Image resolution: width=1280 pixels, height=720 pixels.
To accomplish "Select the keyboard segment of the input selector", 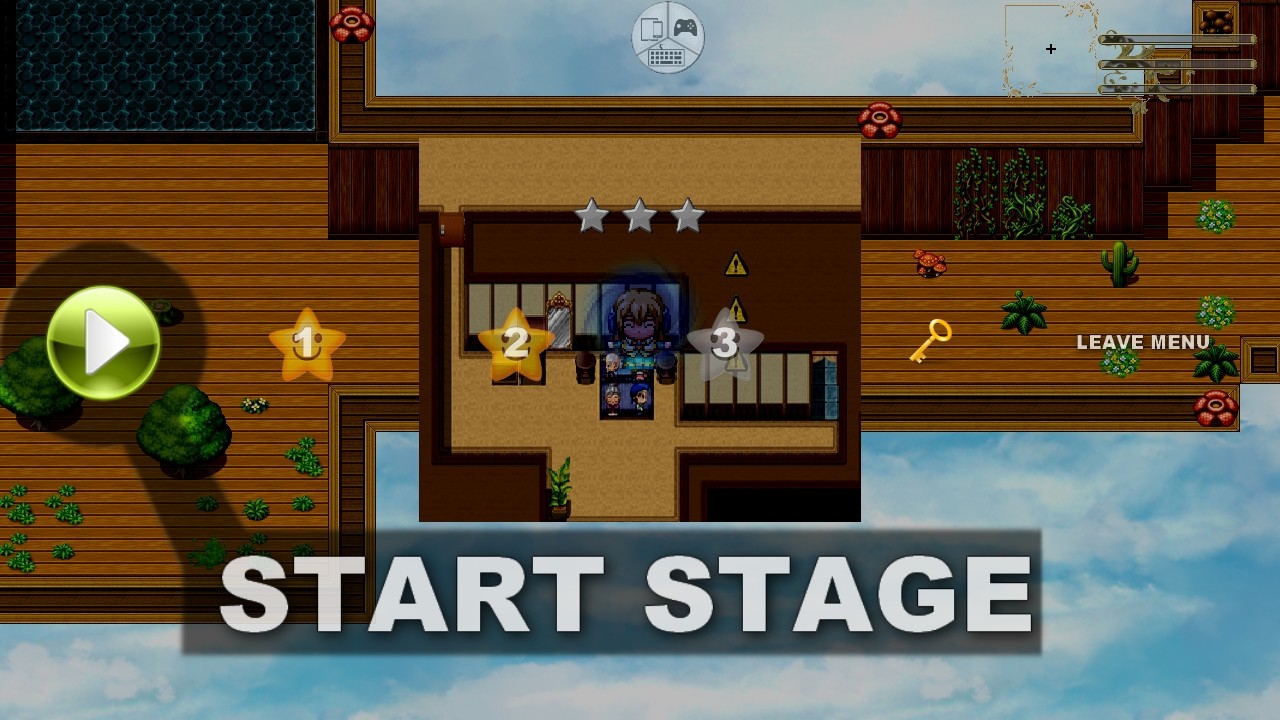I will pyautogui.click(x=666, y=56).
